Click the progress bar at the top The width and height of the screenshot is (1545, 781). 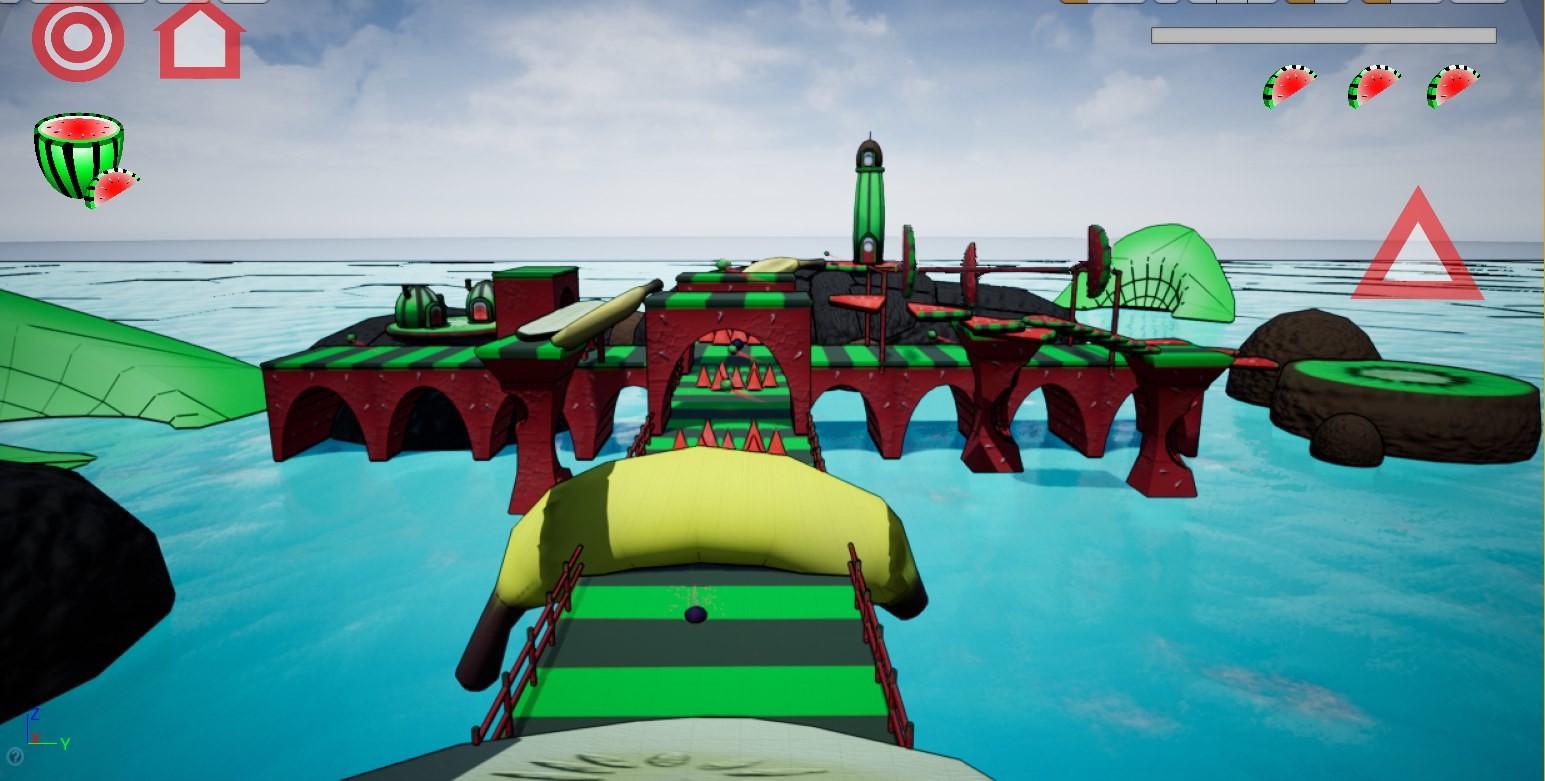click(1323, 34)
